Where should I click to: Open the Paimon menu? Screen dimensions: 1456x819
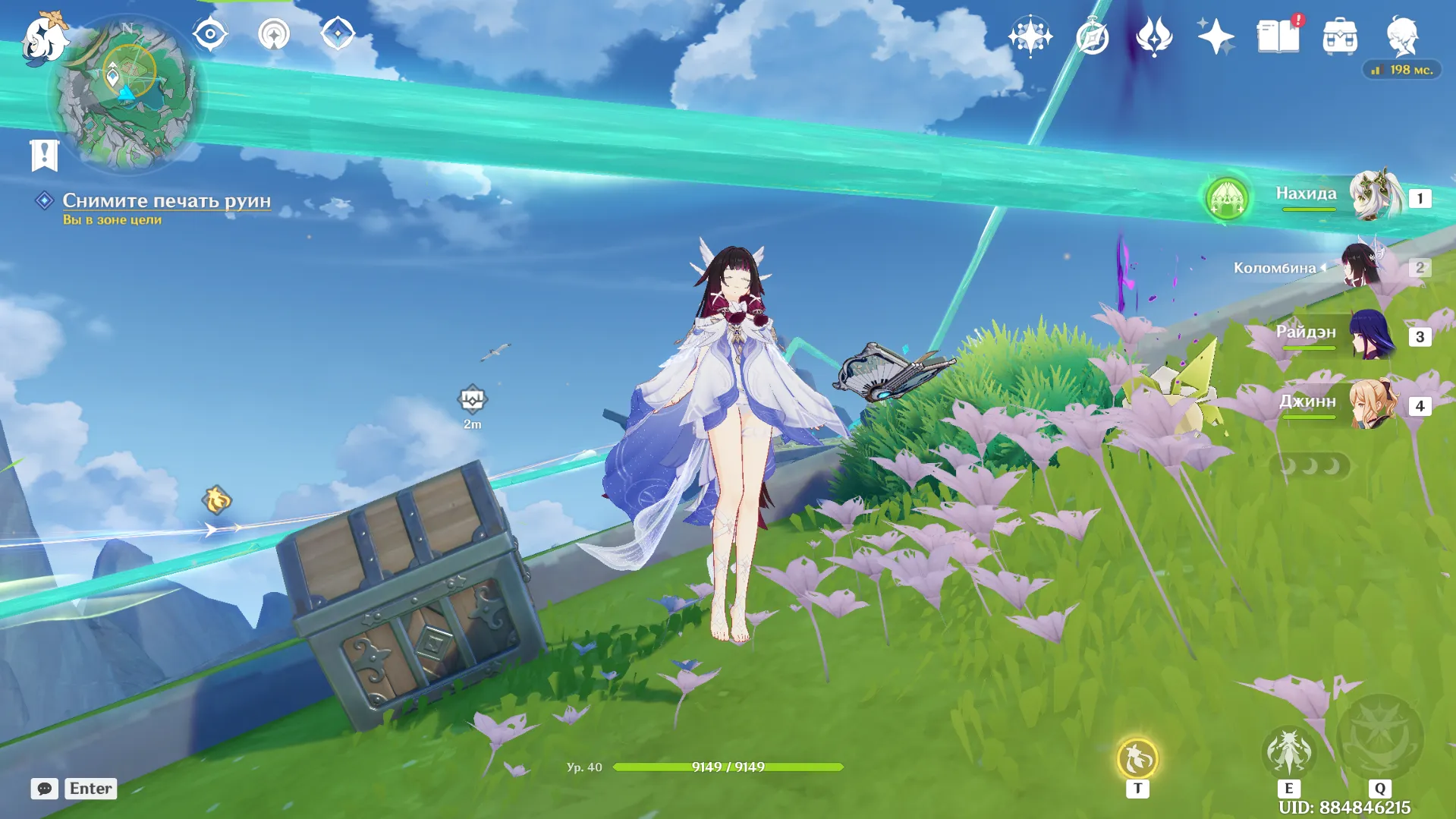[44, 36]
